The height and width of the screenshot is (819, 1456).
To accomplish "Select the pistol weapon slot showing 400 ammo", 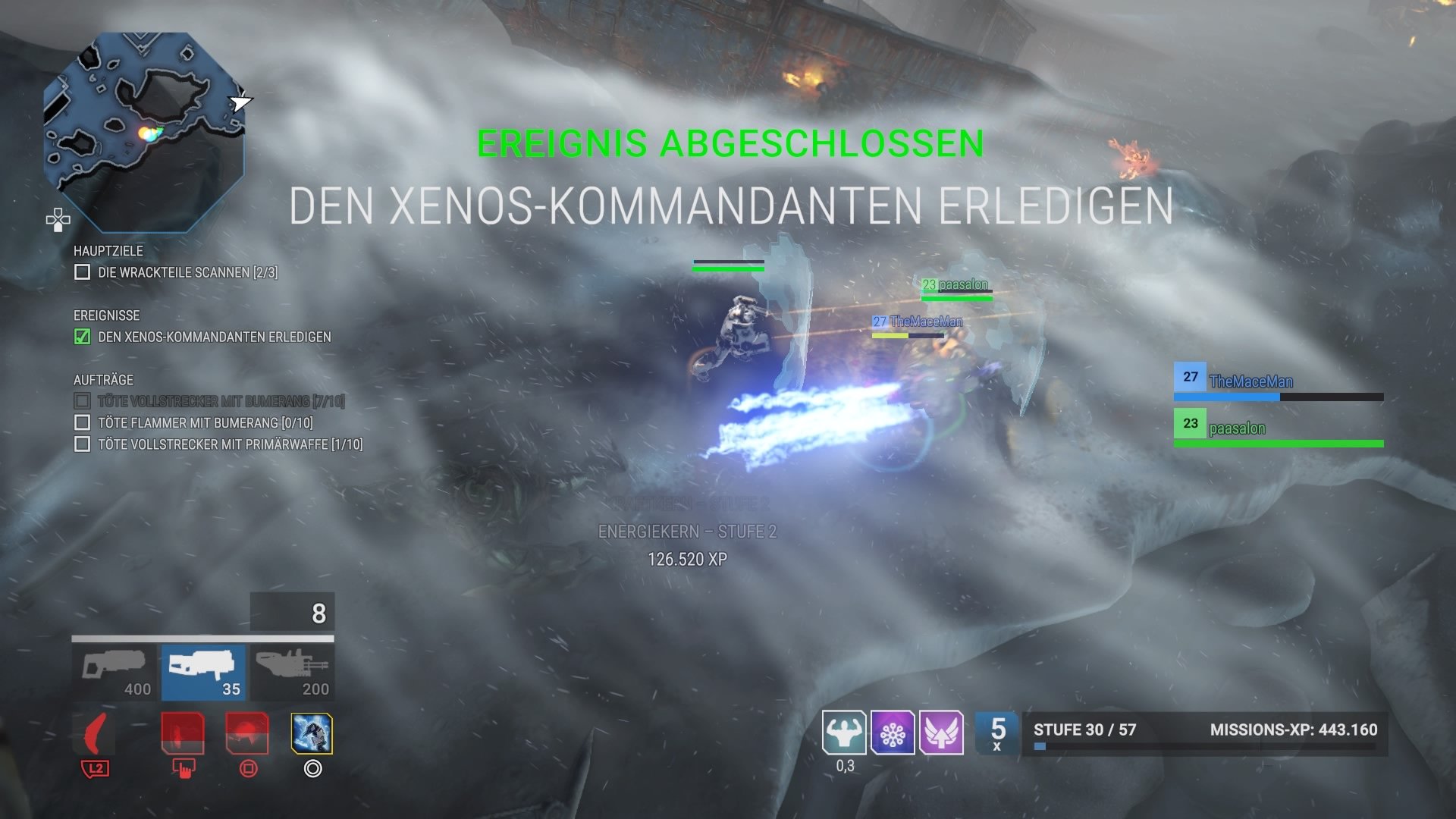I will [x=114, y=671].
